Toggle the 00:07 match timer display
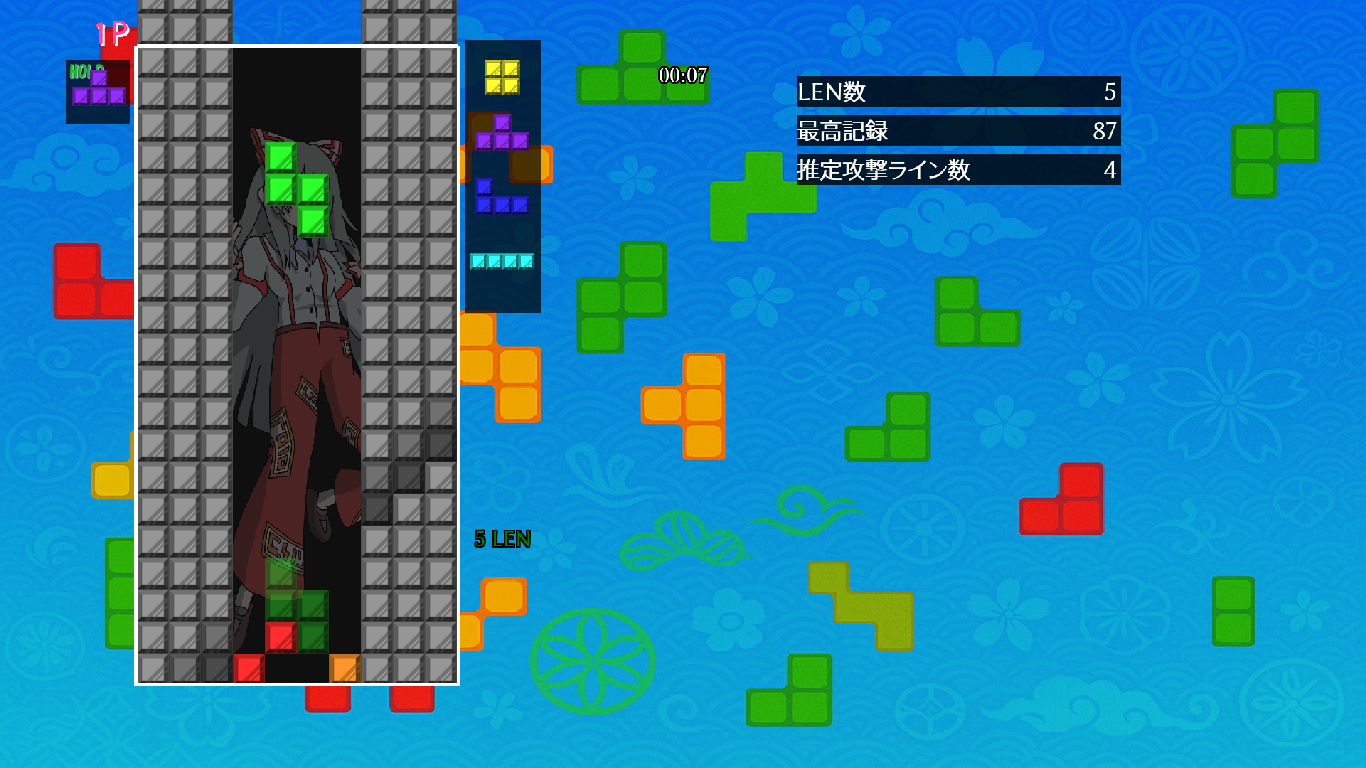The width and height of the screenshot is (1366, 768). [x=681, y=74]
